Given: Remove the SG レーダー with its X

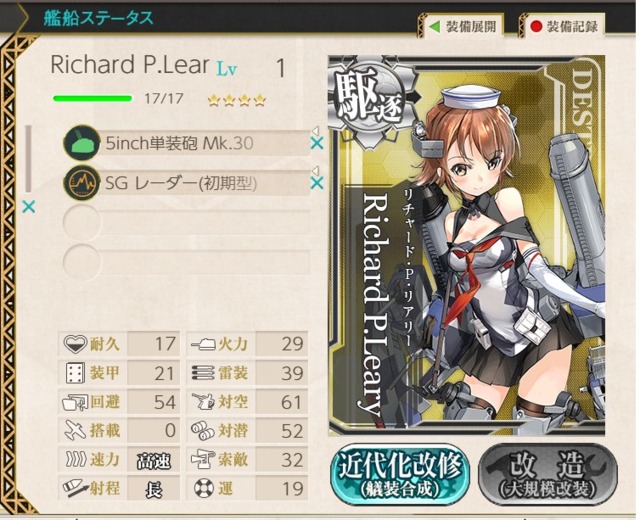Looking at the screenshot, I should click(x=317, y=183).
